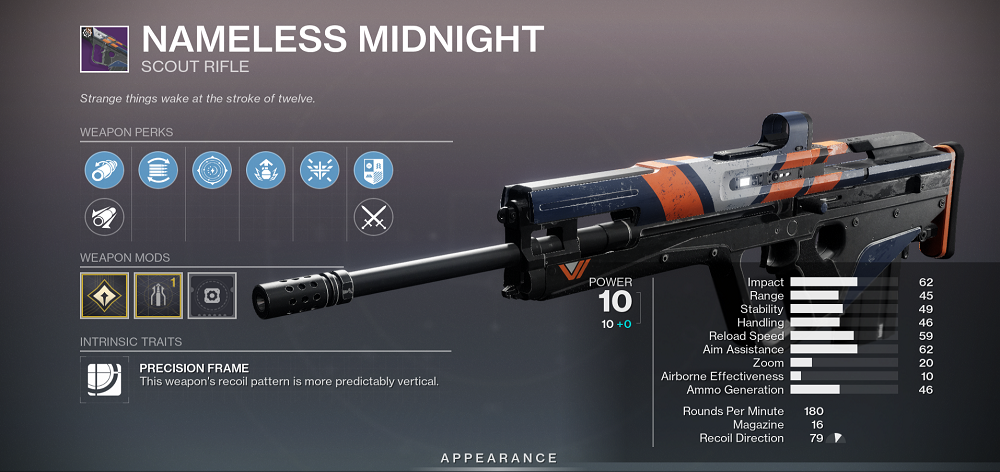The image size is (1000, 472).
Task: Select the blue barrel perk in top row
Action: point(104,169)
